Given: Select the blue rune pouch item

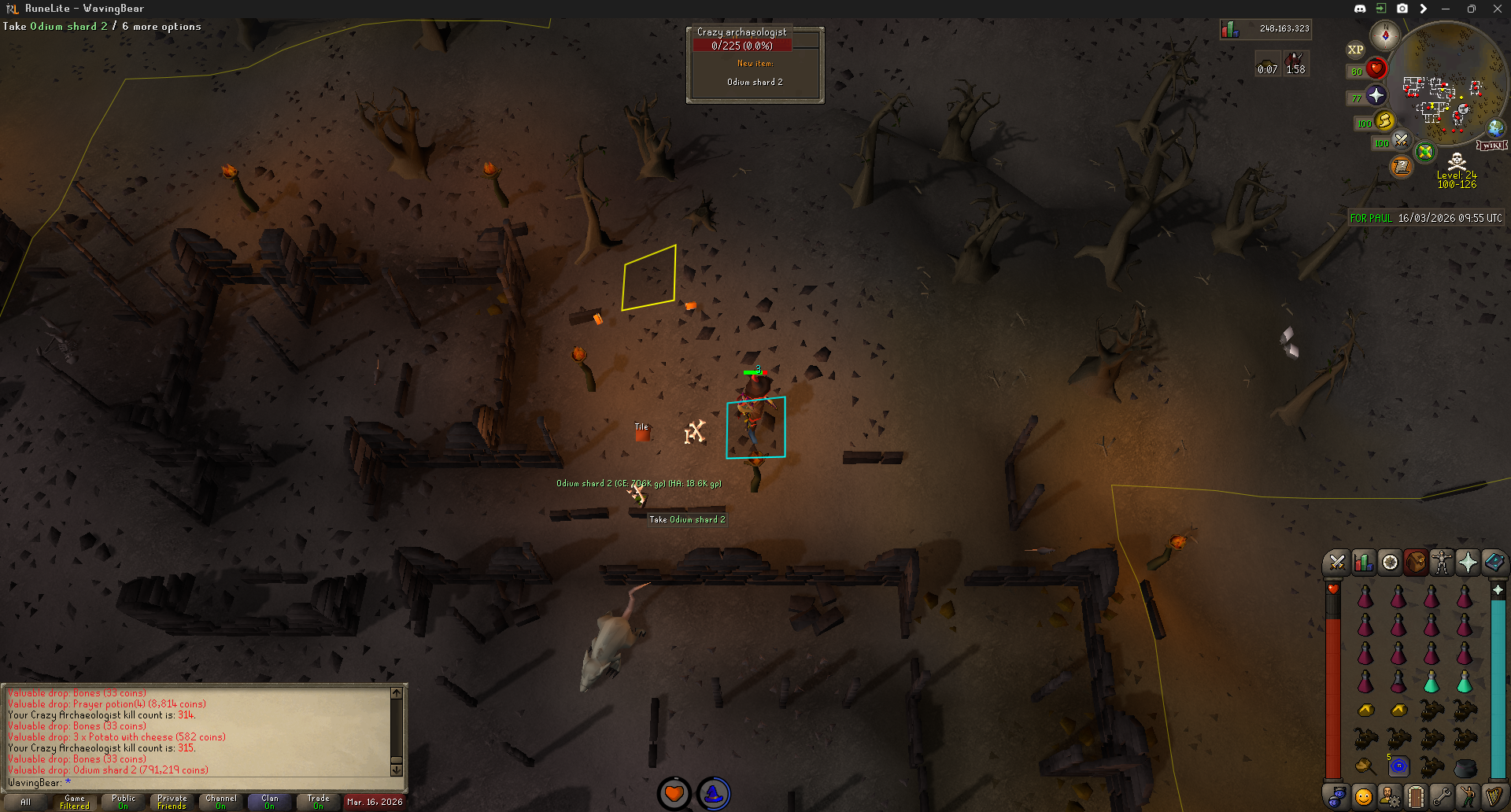Looking at the screenshot, I should (x=1398, y=766).
